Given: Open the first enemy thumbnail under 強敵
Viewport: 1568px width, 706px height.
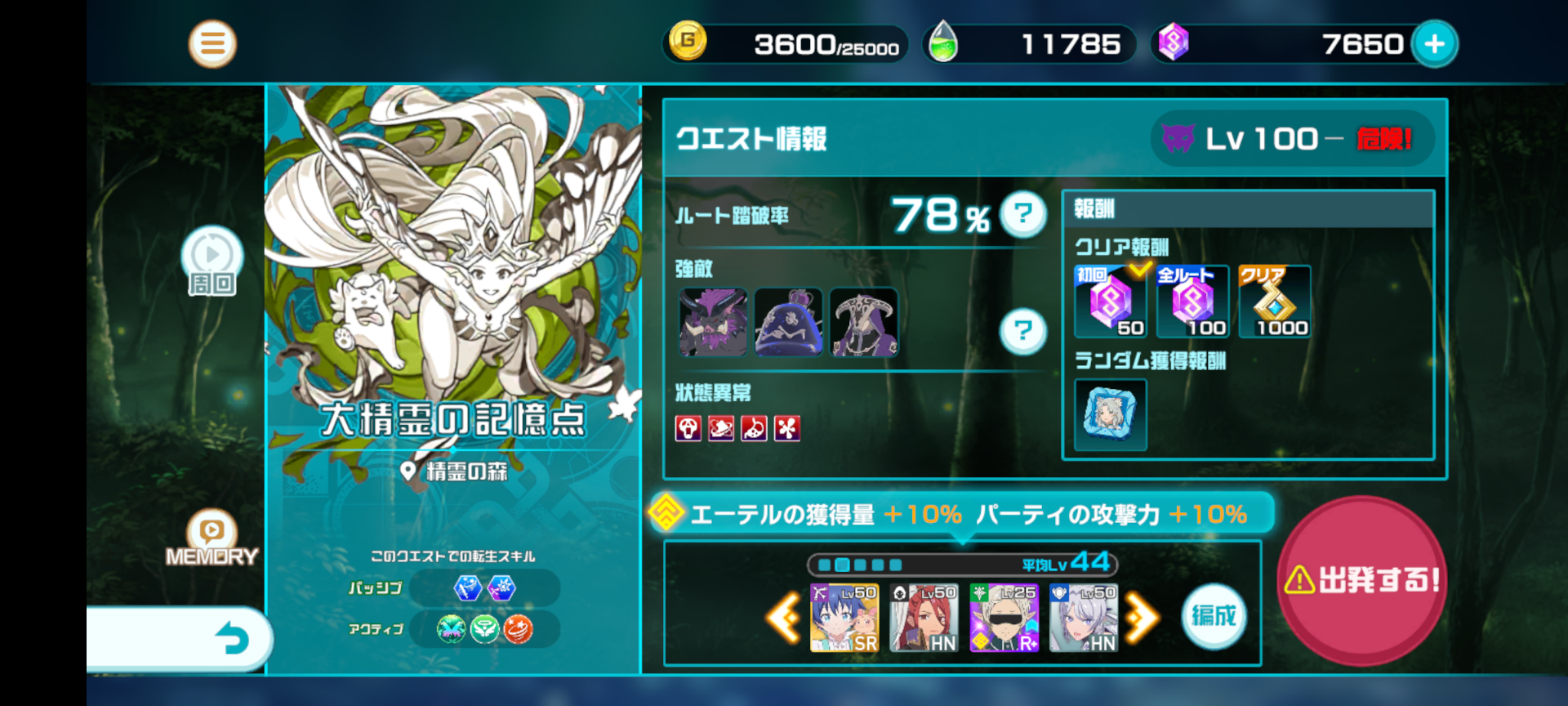Looking at the screenshot, I should [711, 322].
